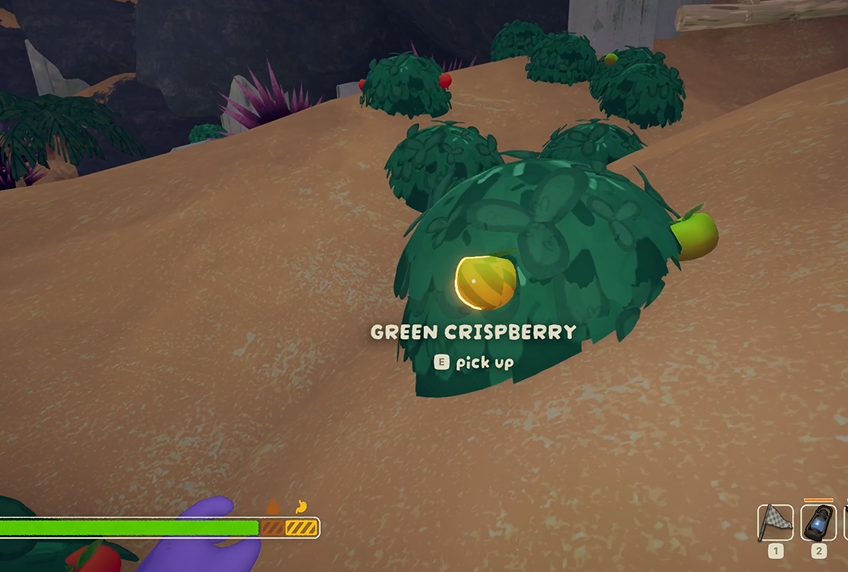
Task: Select the checkered flag hotbar slot
Action: point(775,522)
